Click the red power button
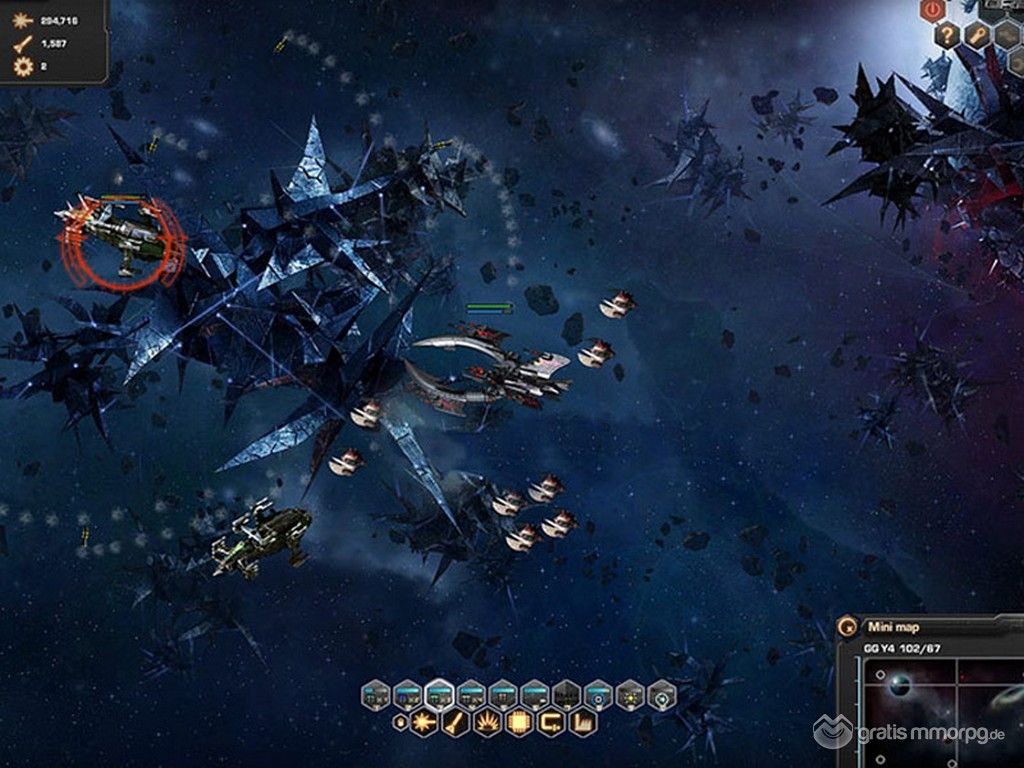The image size is (1024, 768). [x=934, y=10]
